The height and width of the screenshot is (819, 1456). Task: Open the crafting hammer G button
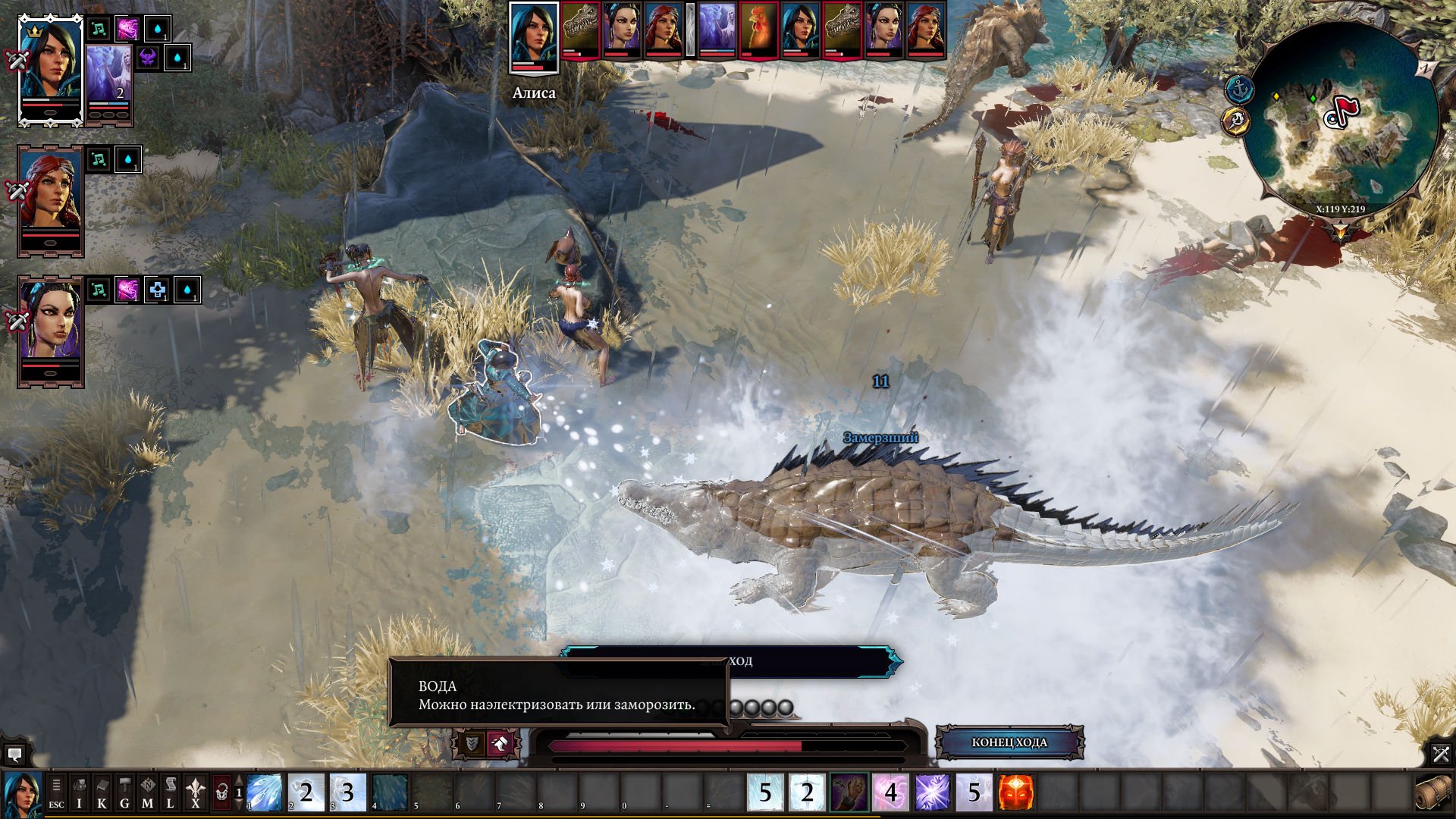click(x=124, y=792)
